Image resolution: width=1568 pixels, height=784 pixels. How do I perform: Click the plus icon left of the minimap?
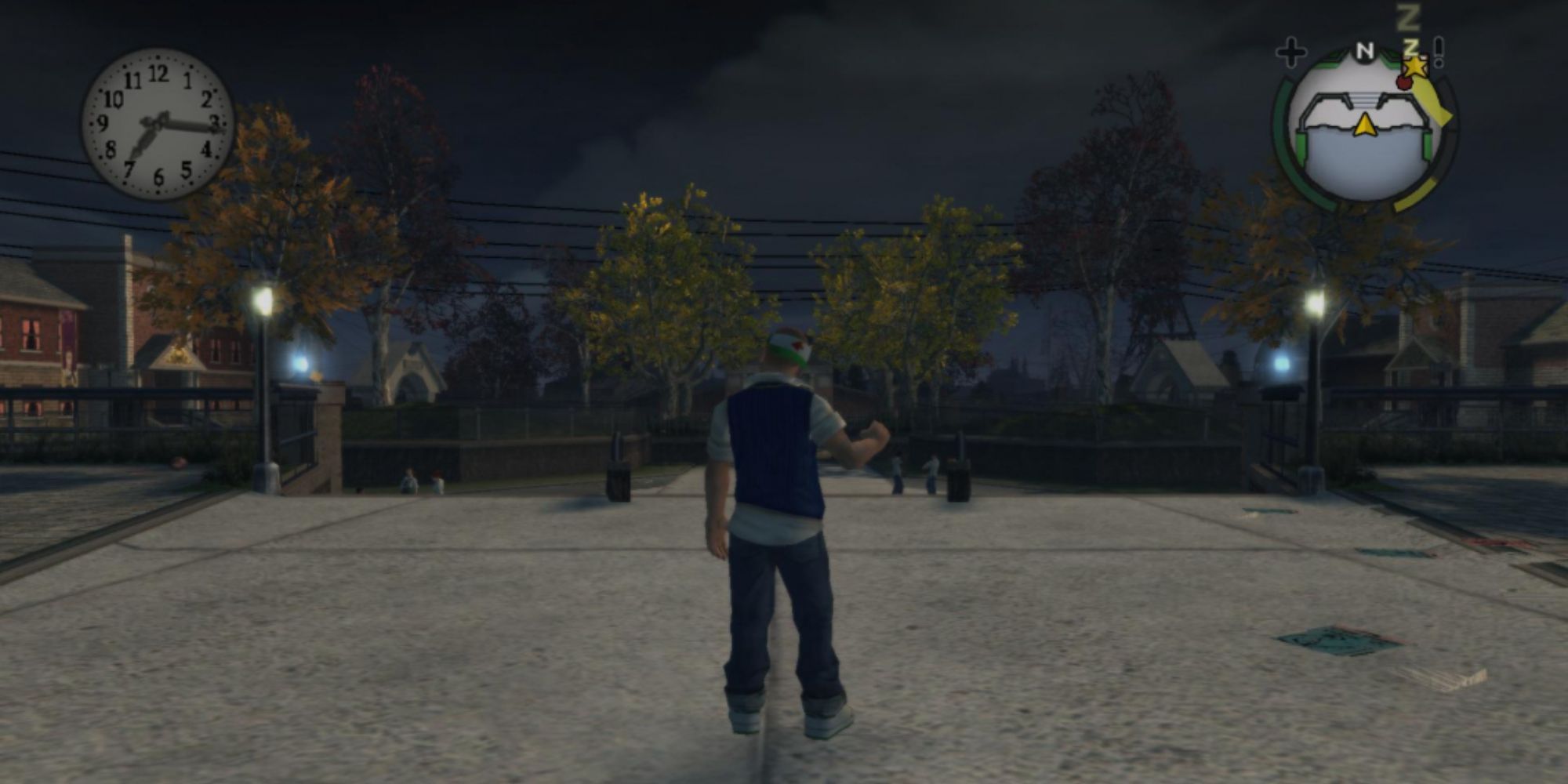1293,52
